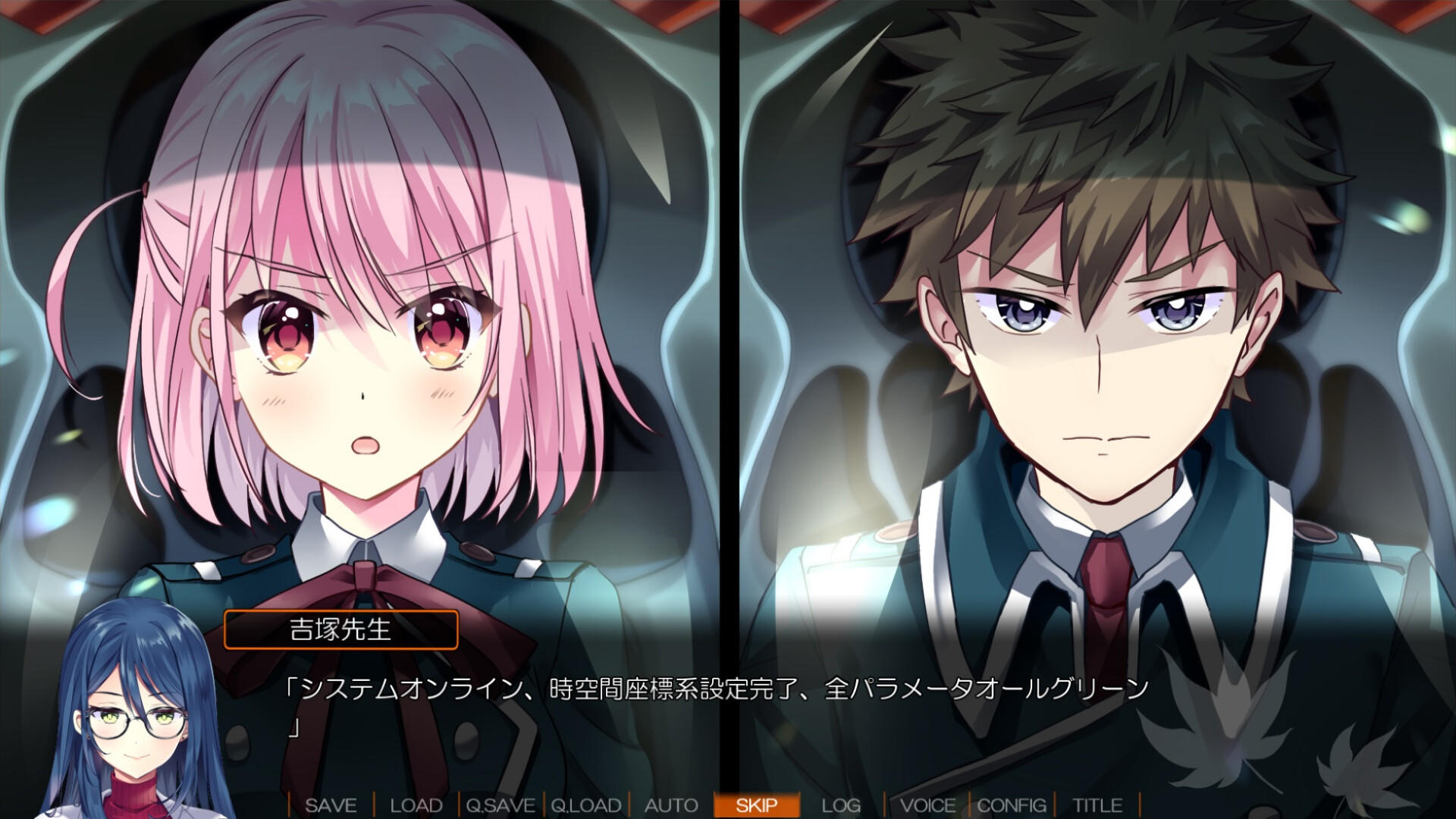Disable the currently active SKIP mode
This screenshot has height=819, width=1456.
(758, 806)
